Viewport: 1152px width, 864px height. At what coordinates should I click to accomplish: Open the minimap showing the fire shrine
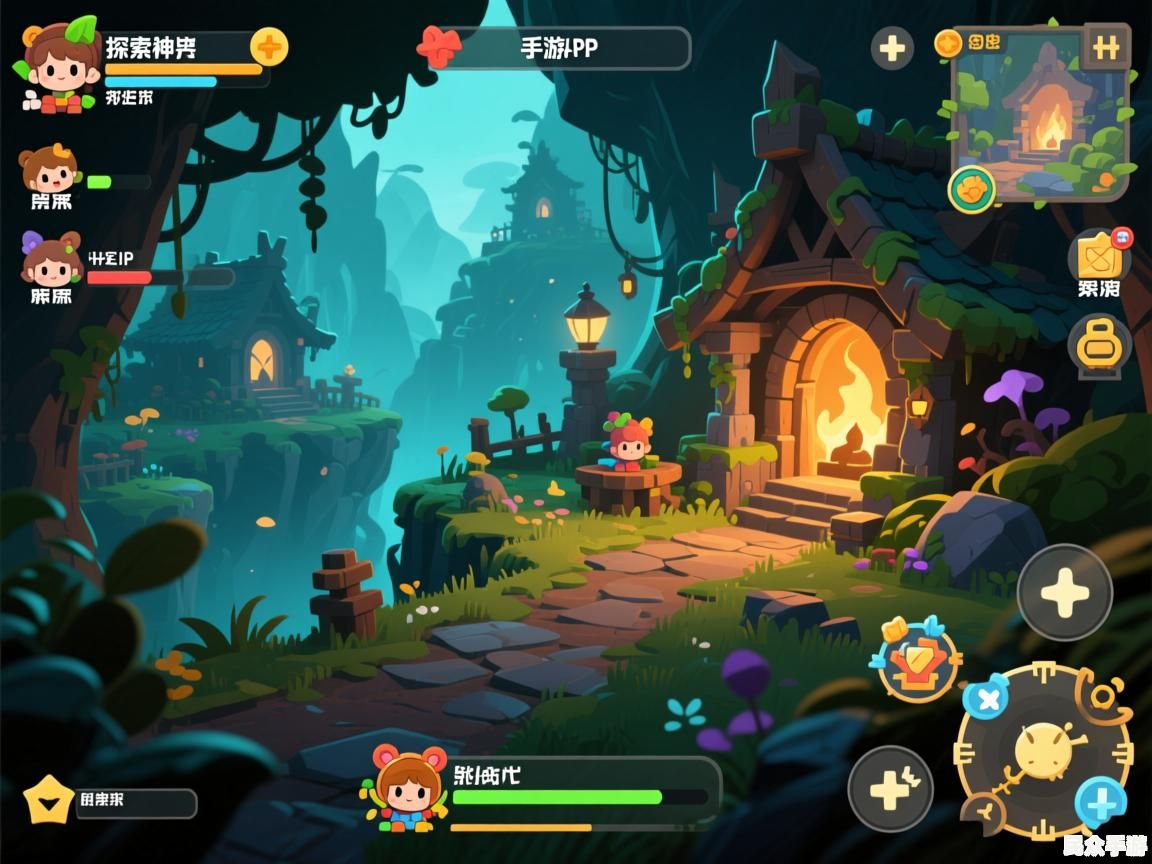[x=1040, y=120]
